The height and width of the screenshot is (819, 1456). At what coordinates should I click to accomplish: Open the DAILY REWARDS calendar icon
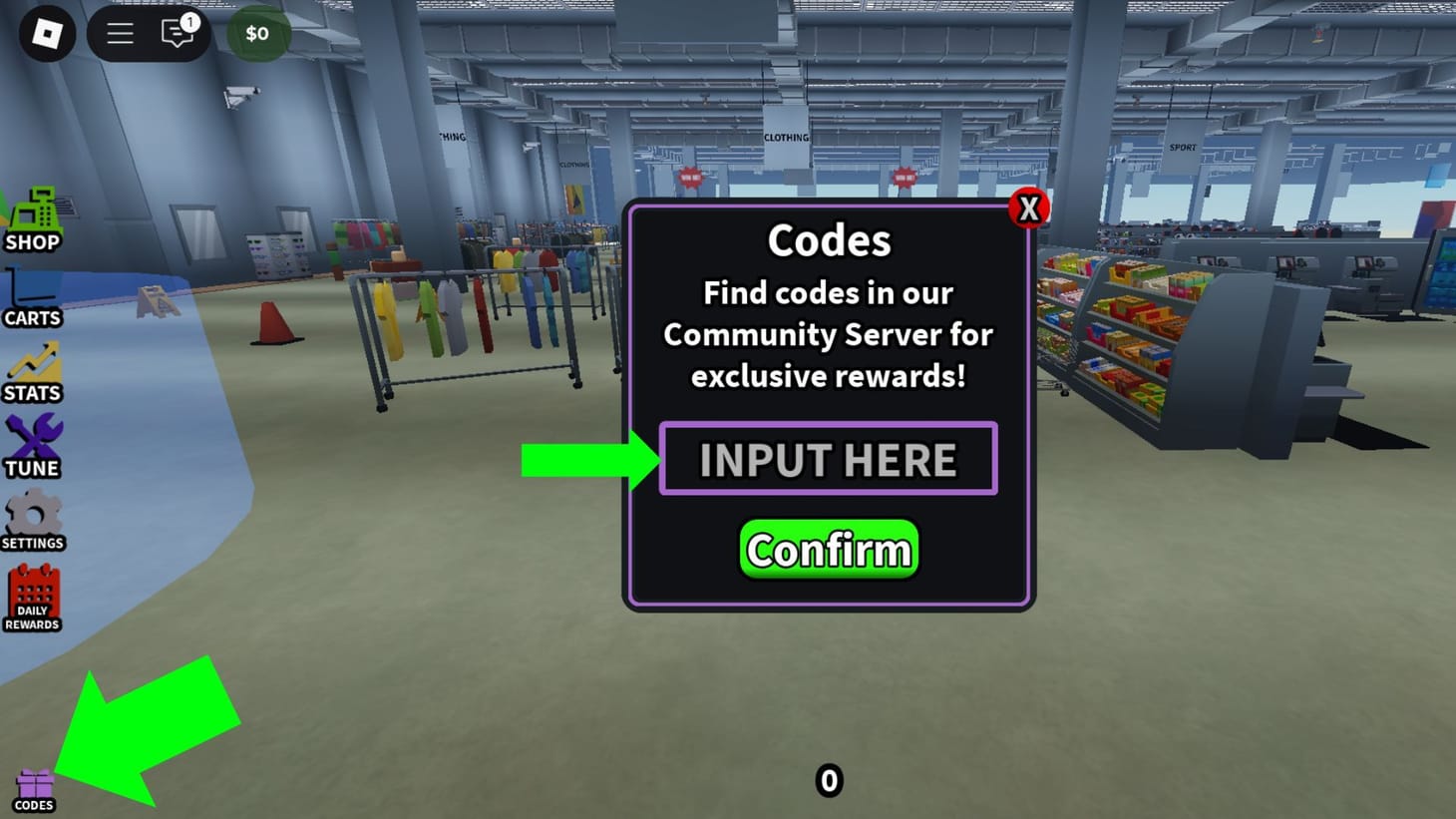(31, 594)
